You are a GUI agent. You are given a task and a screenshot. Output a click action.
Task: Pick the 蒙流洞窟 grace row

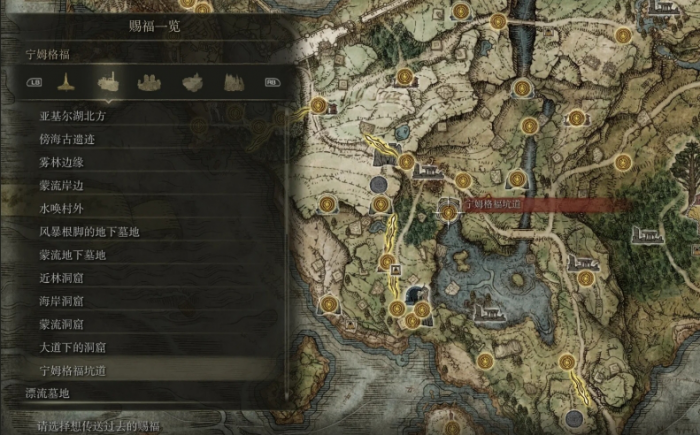(x=66, y=324)
